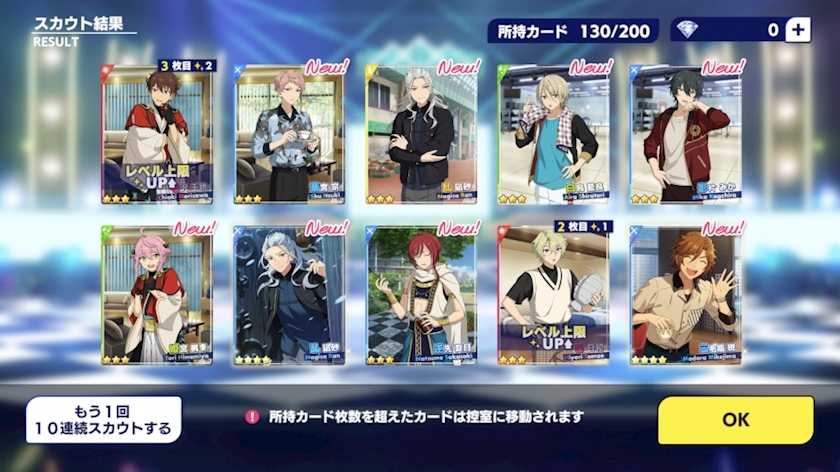
Task: Scout another 10 cards with もう1回 button
Action: coord(104,420)
